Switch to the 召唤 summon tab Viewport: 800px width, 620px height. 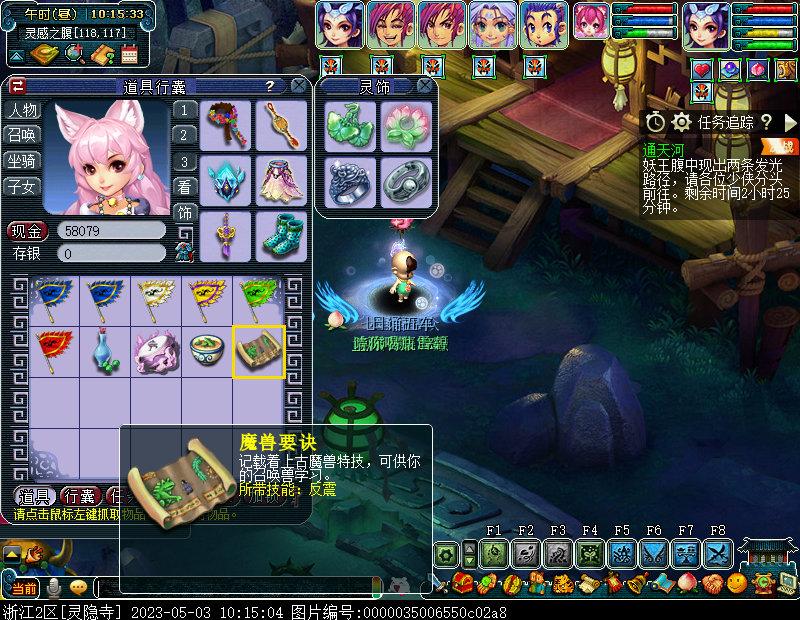[x=22, y=136]
